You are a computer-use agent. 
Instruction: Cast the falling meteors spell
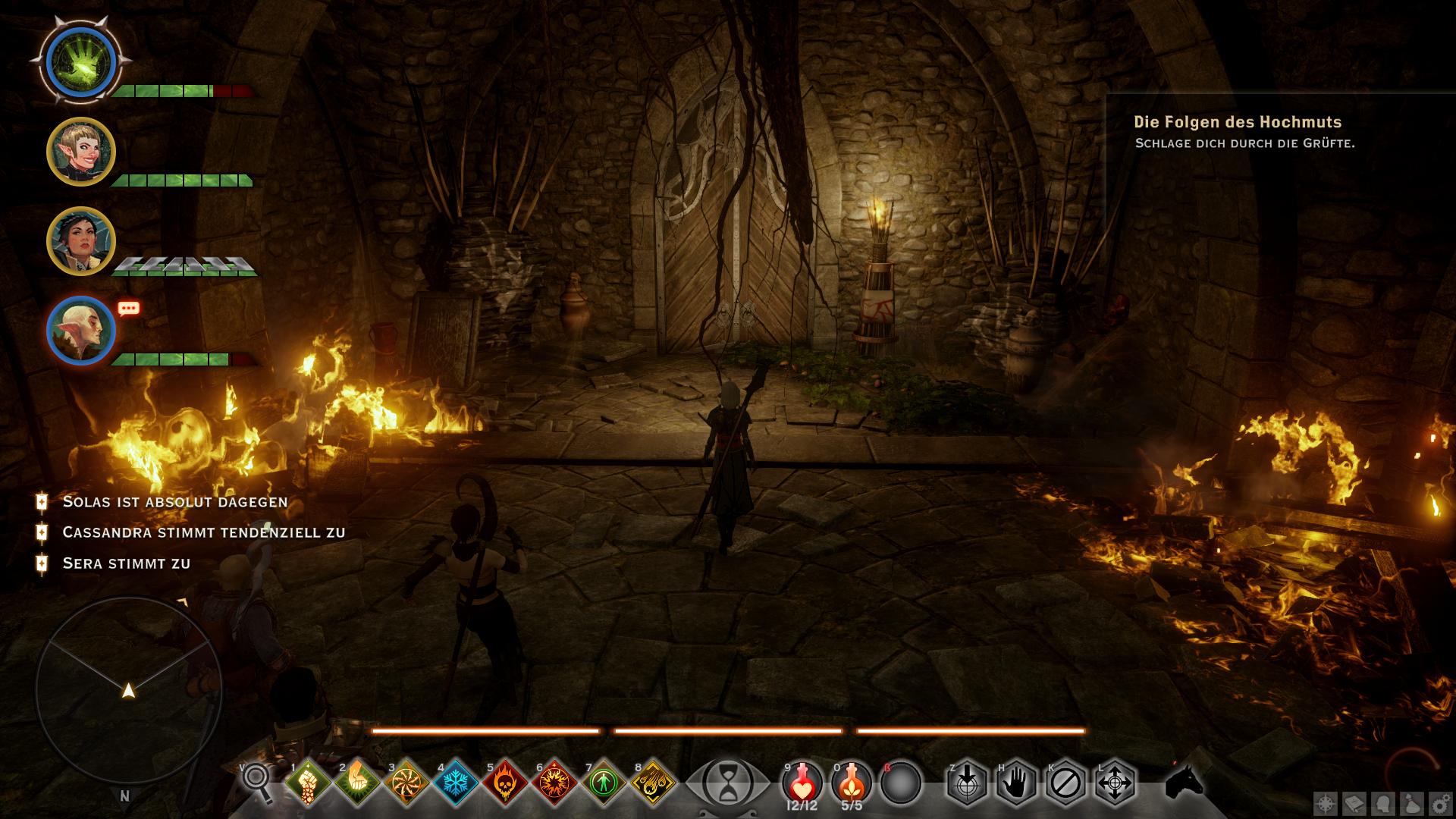click(653, 781)
